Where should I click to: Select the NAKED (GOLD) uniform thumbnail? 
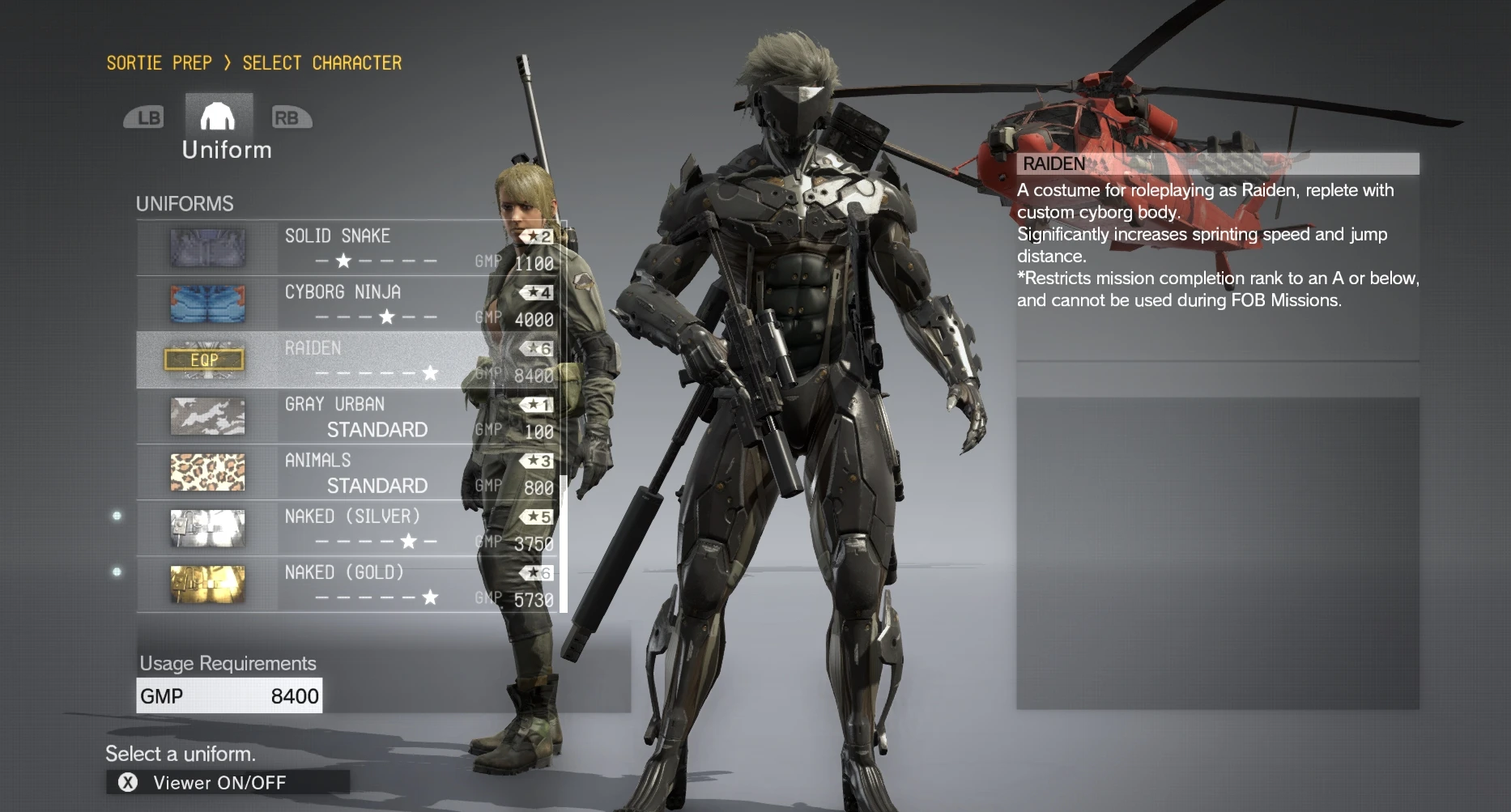coord(208,585)
